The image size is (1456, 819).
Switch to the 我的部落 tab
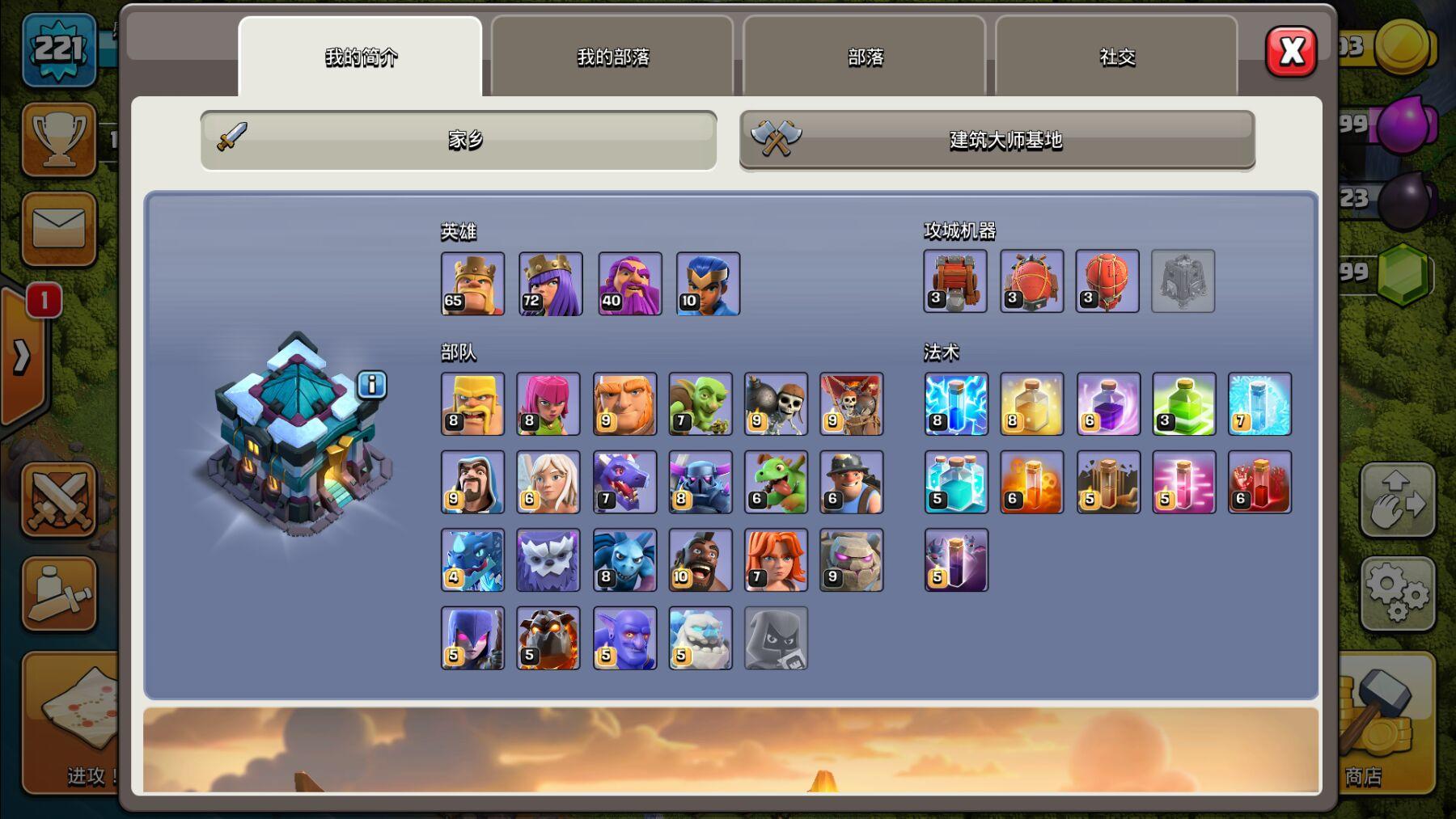(612, 57)
